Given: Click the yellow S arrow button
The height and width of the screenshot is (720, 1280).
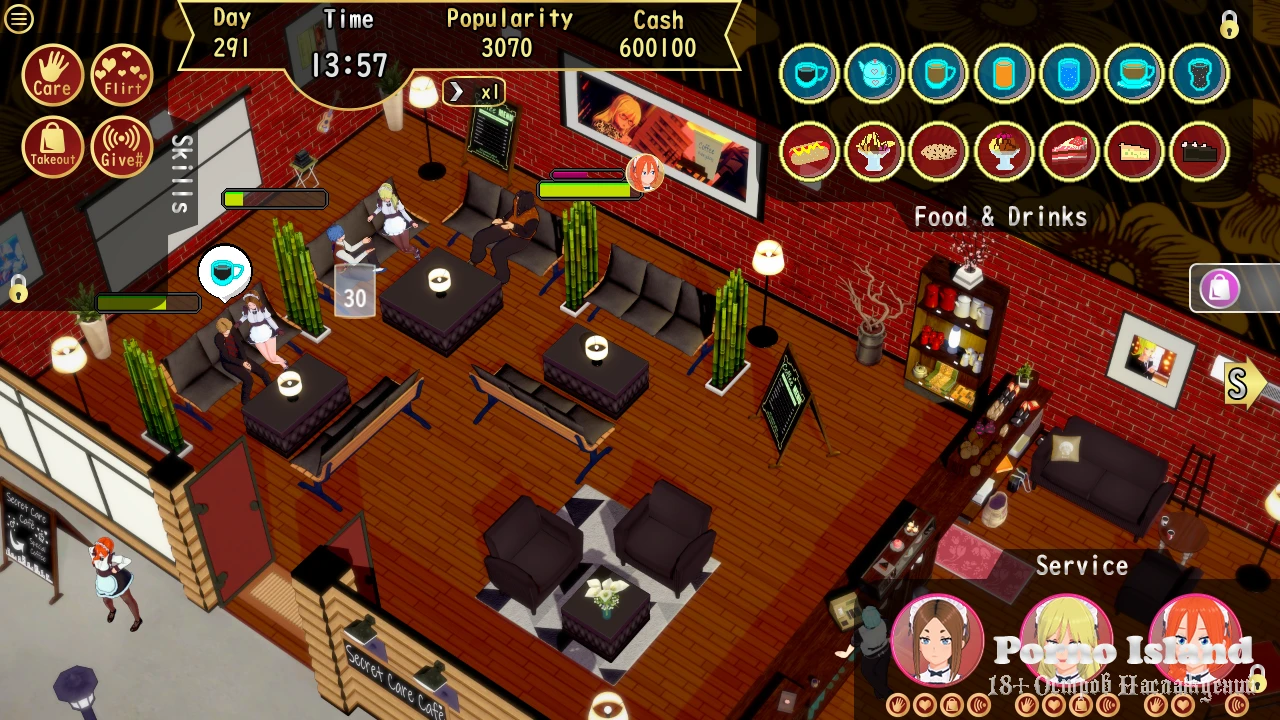Looking at the screenshot, I should click(x=1241, y=385).
